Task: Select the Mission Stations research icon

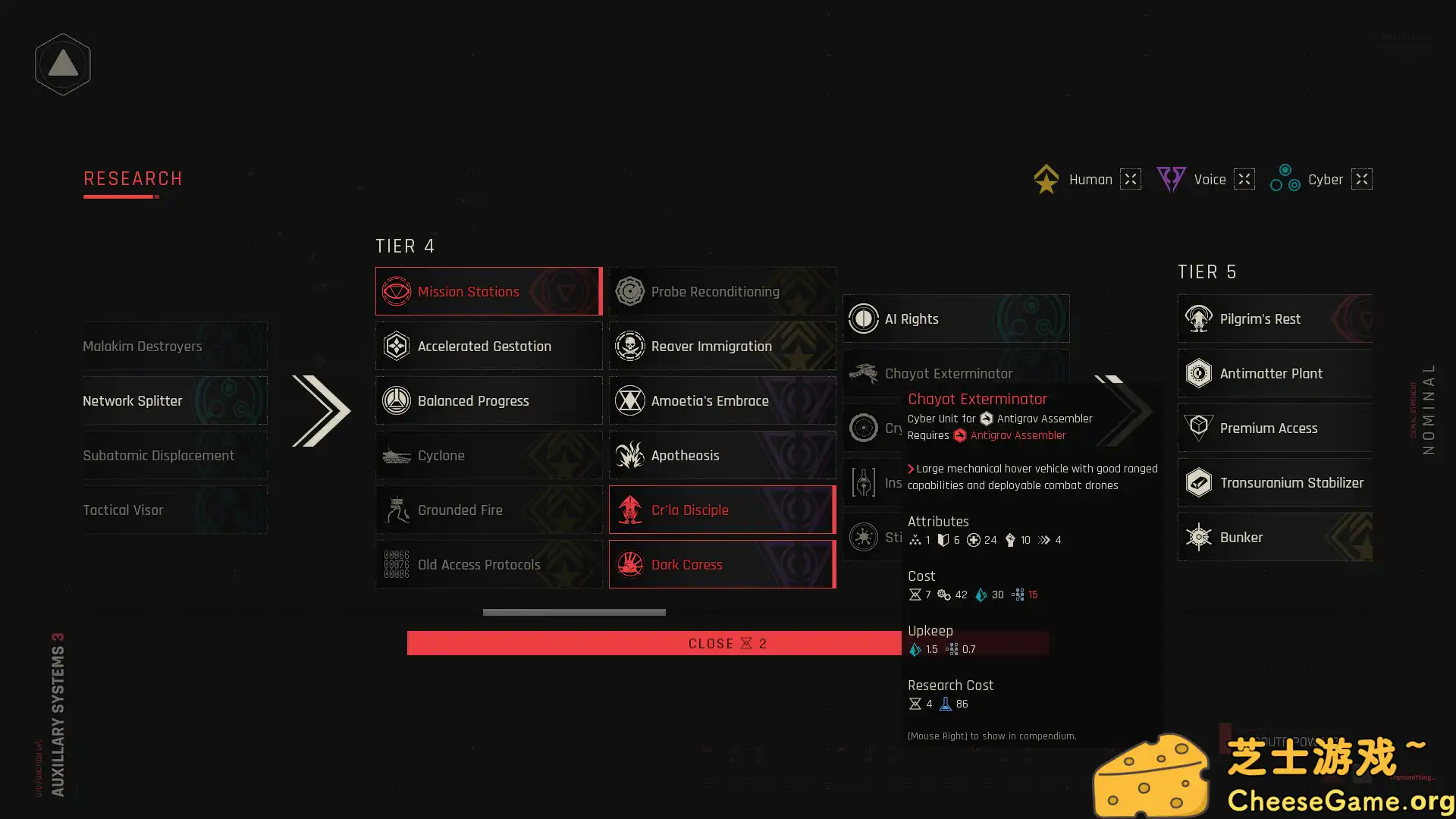Action: click(x=396, y=291)
